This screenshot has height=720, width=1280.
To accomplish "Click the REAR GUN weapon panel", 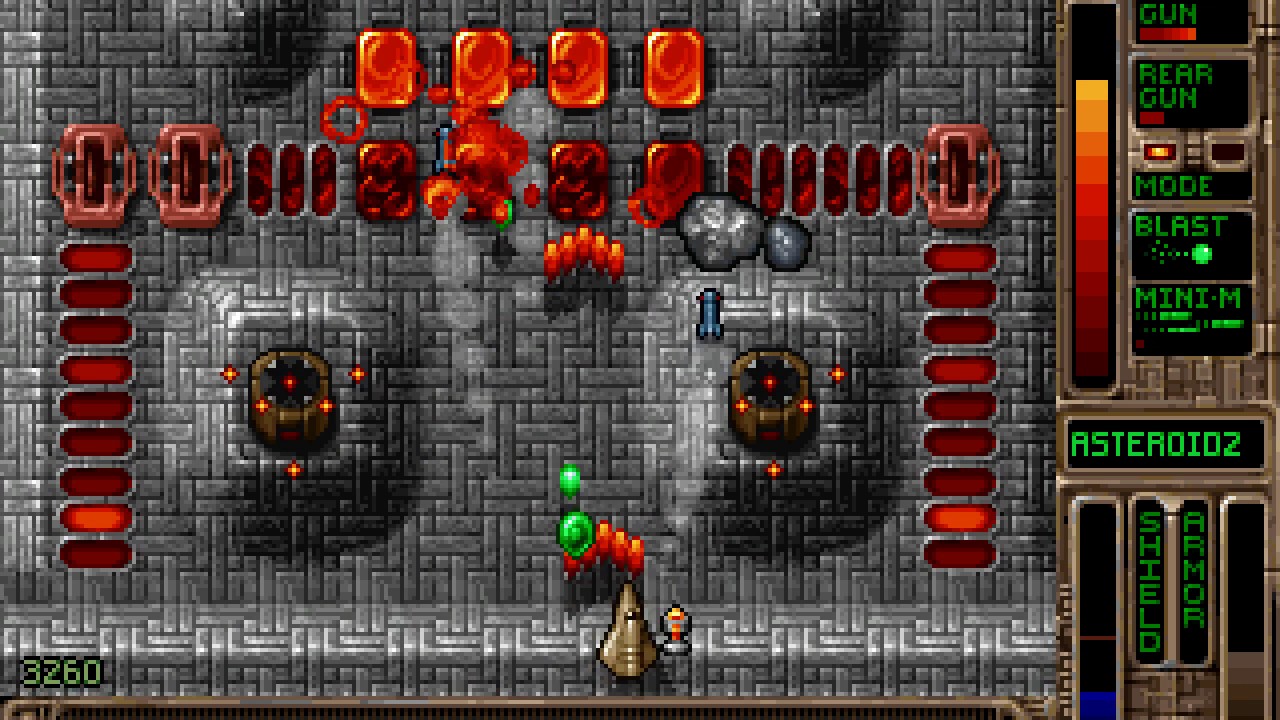I will click(1190, 93).
